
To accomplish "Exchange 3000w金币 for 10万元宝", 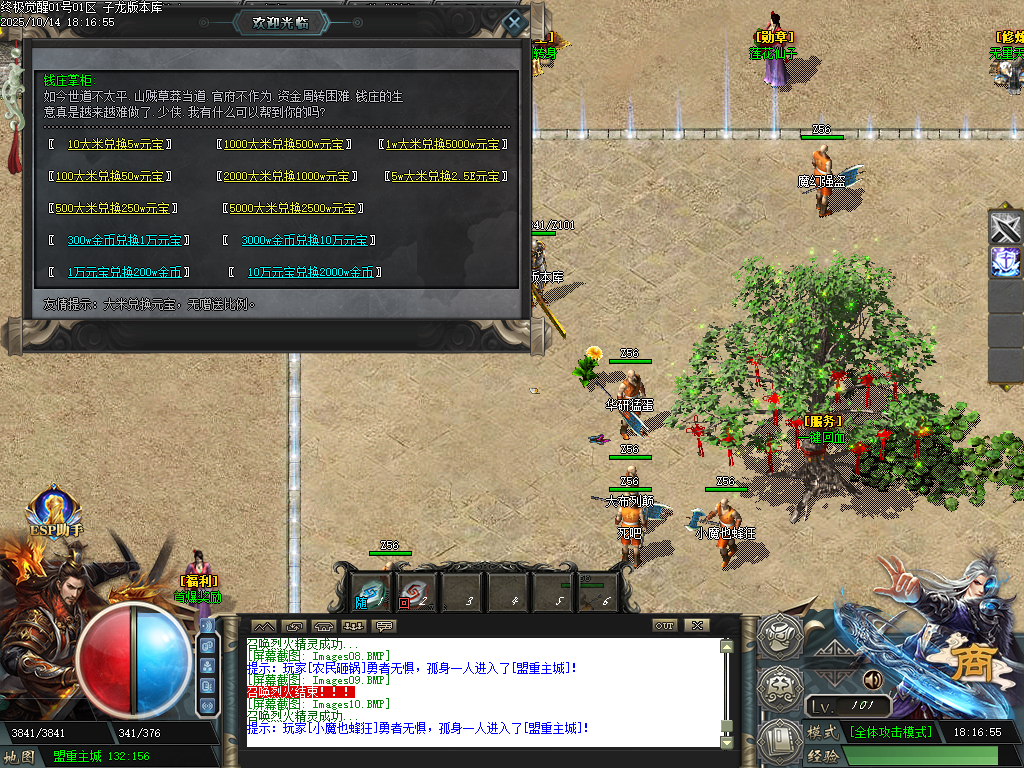I will (304, 240).
